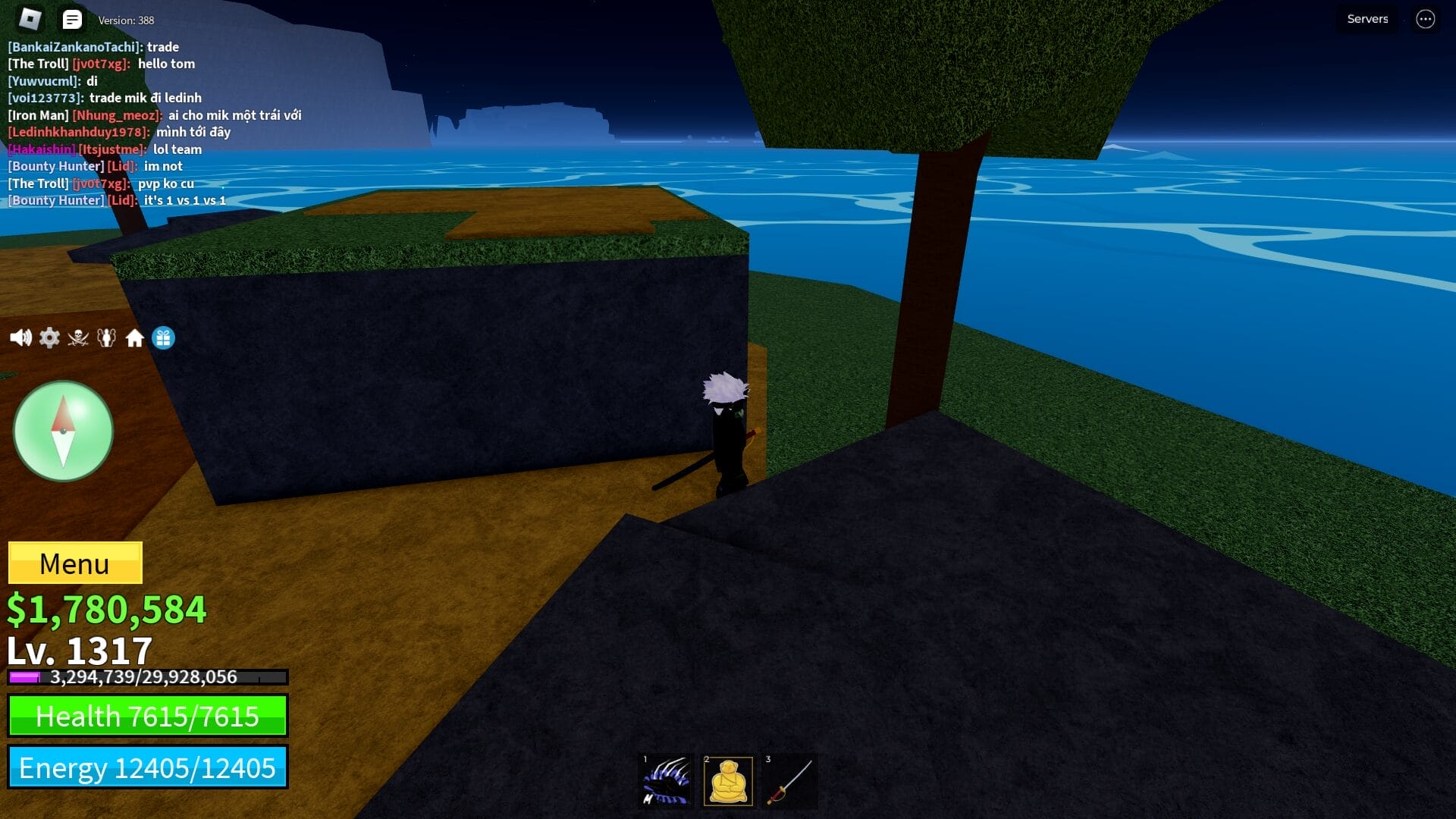Image resolution: width=1456 pixels, height=819 pixels.
Task: Equip the sword in slot 3
Action: pos(789,780)
